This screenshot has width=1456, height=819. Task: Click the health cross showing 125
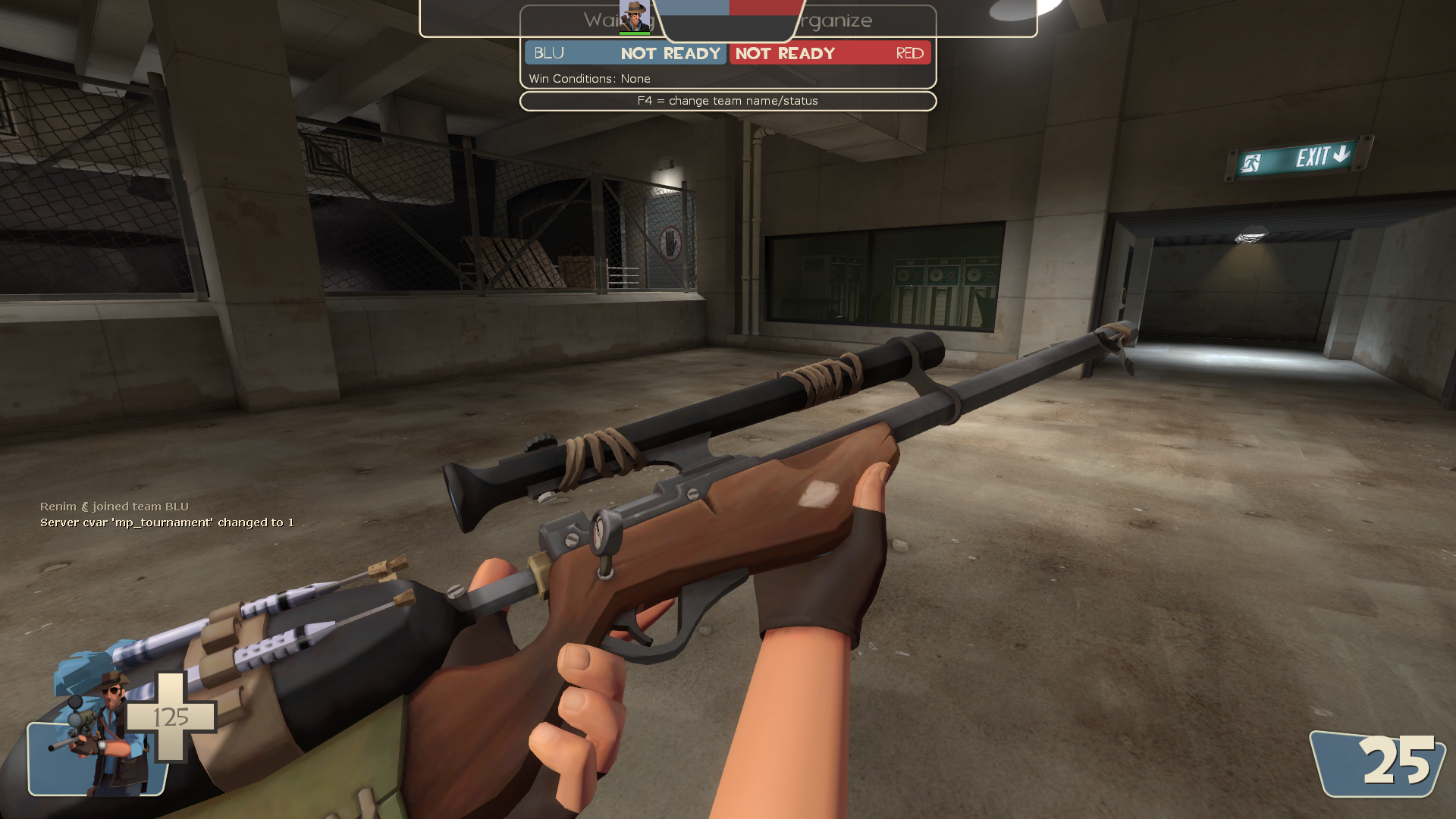172,717
